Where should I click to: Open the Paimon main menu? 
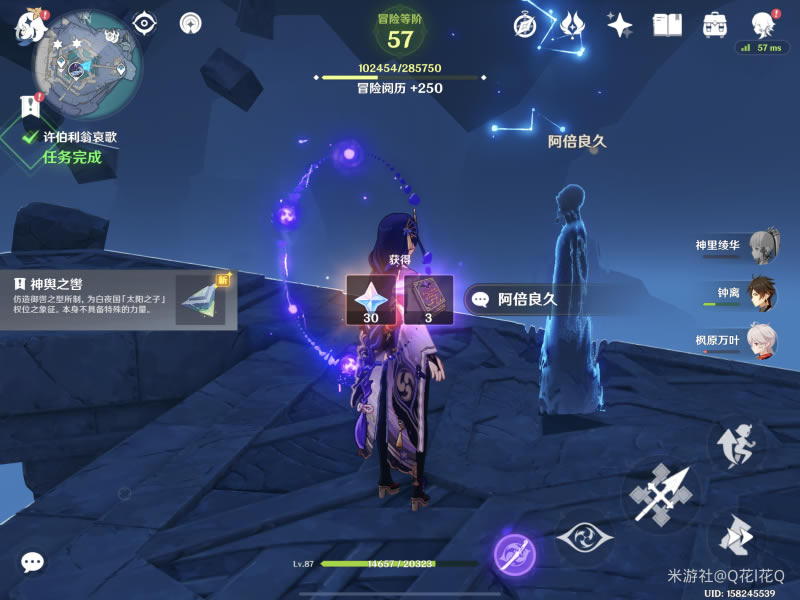click(30, 27)
